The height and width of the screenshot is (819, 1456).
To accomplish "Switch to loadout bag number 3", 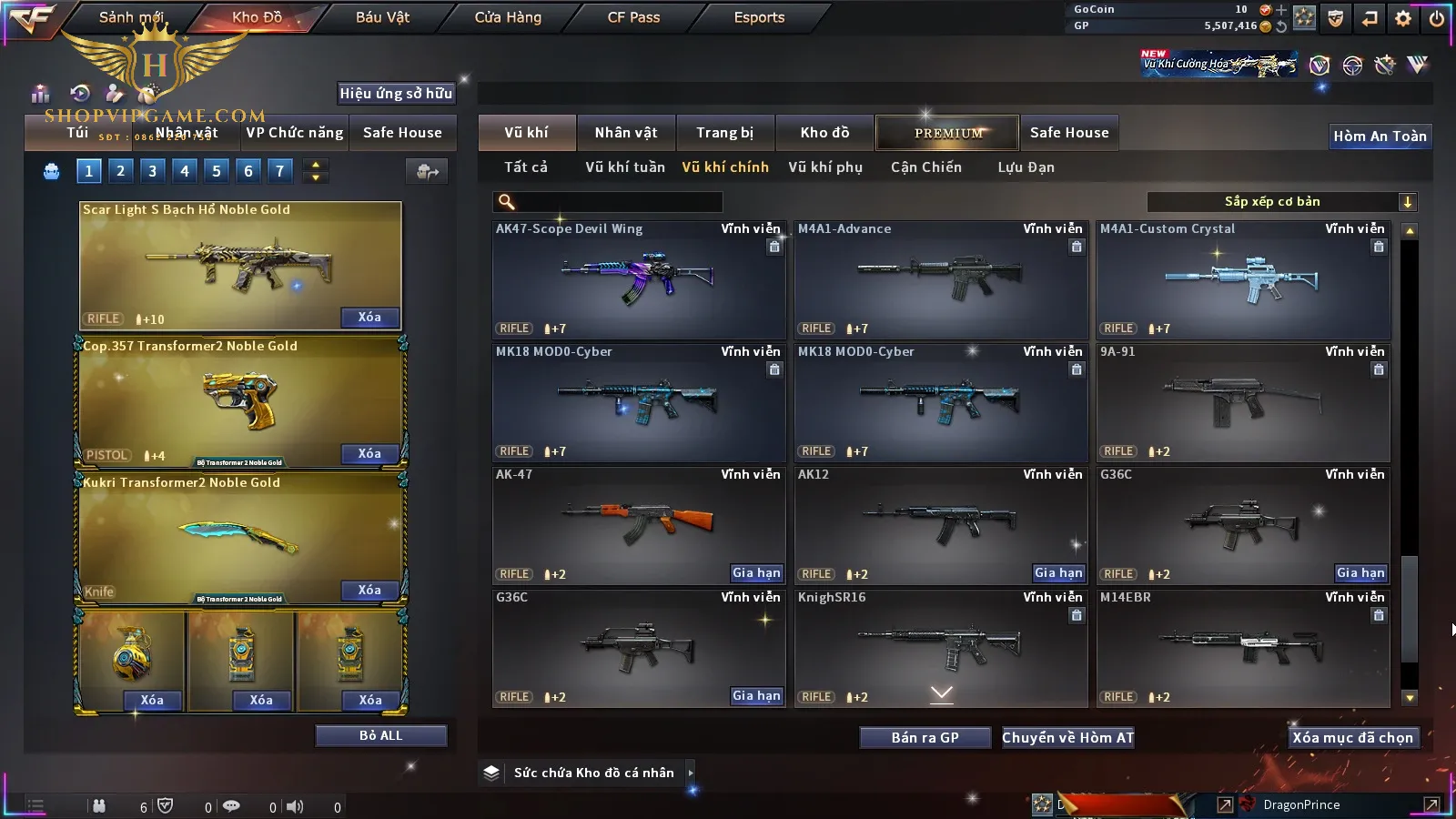I will [152, 170].
